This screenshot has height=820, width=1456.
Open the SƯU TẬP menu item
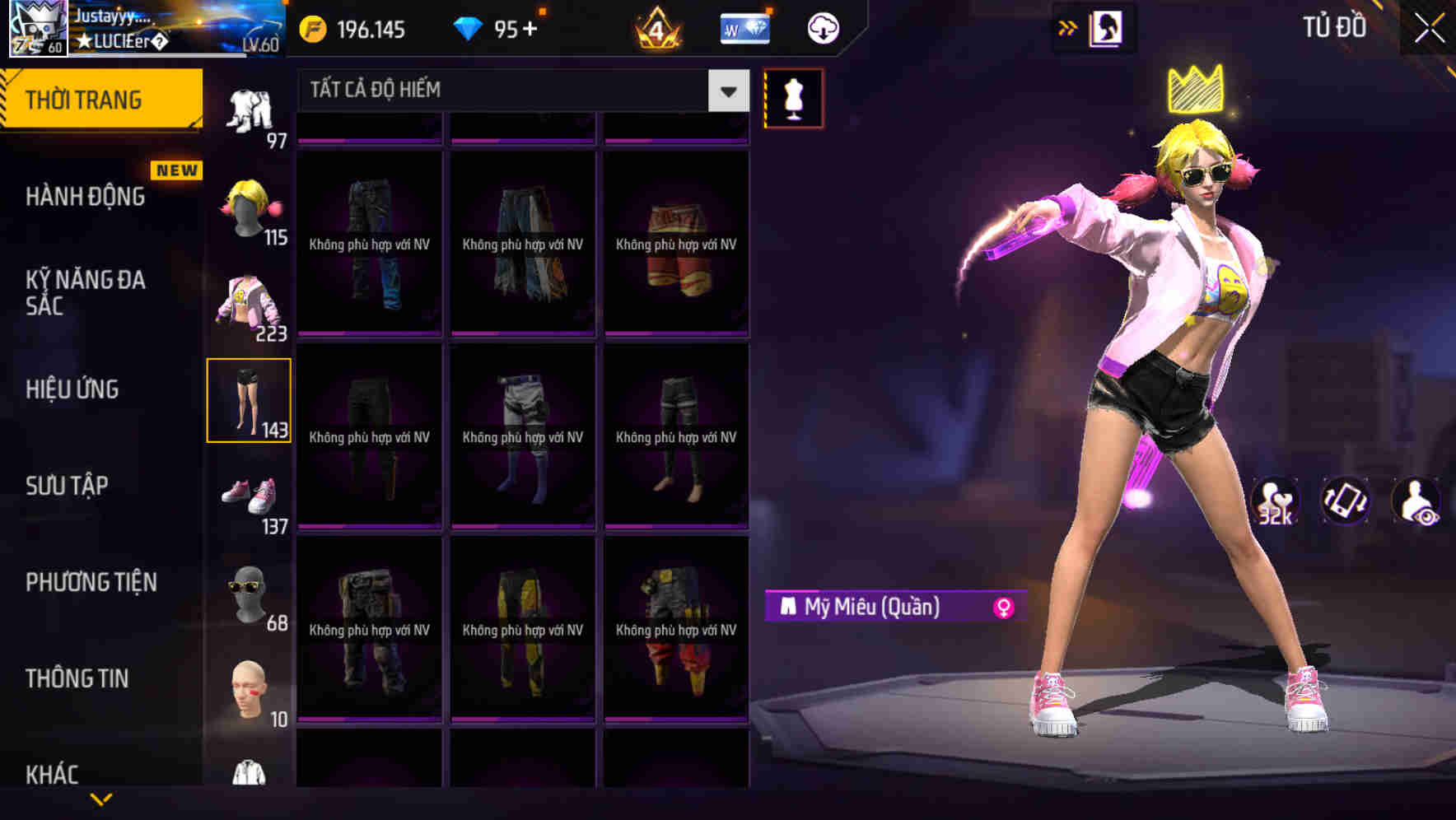point(68,486)
